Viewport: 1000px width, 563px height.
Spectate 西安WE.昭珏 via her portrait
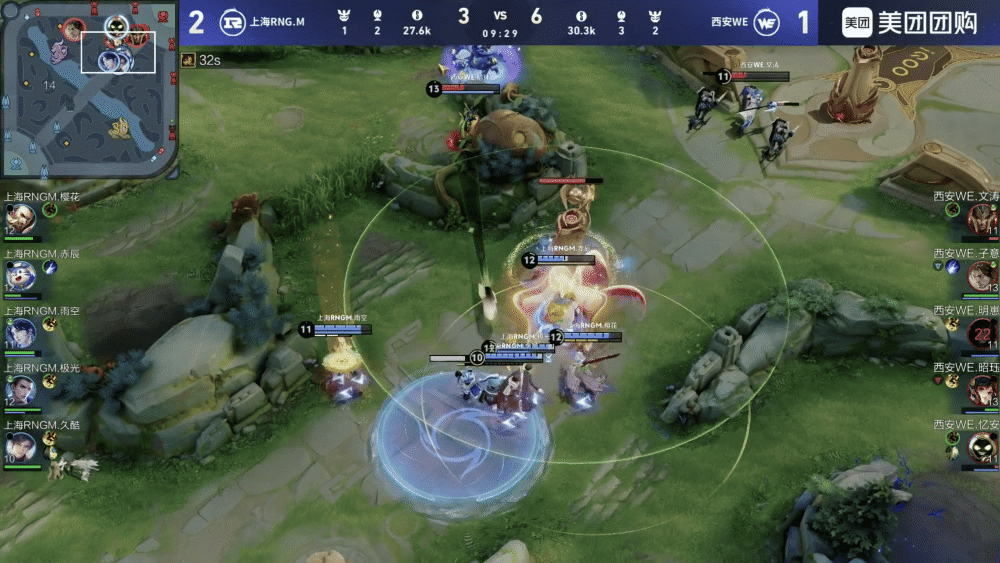(x=981, y=389)
